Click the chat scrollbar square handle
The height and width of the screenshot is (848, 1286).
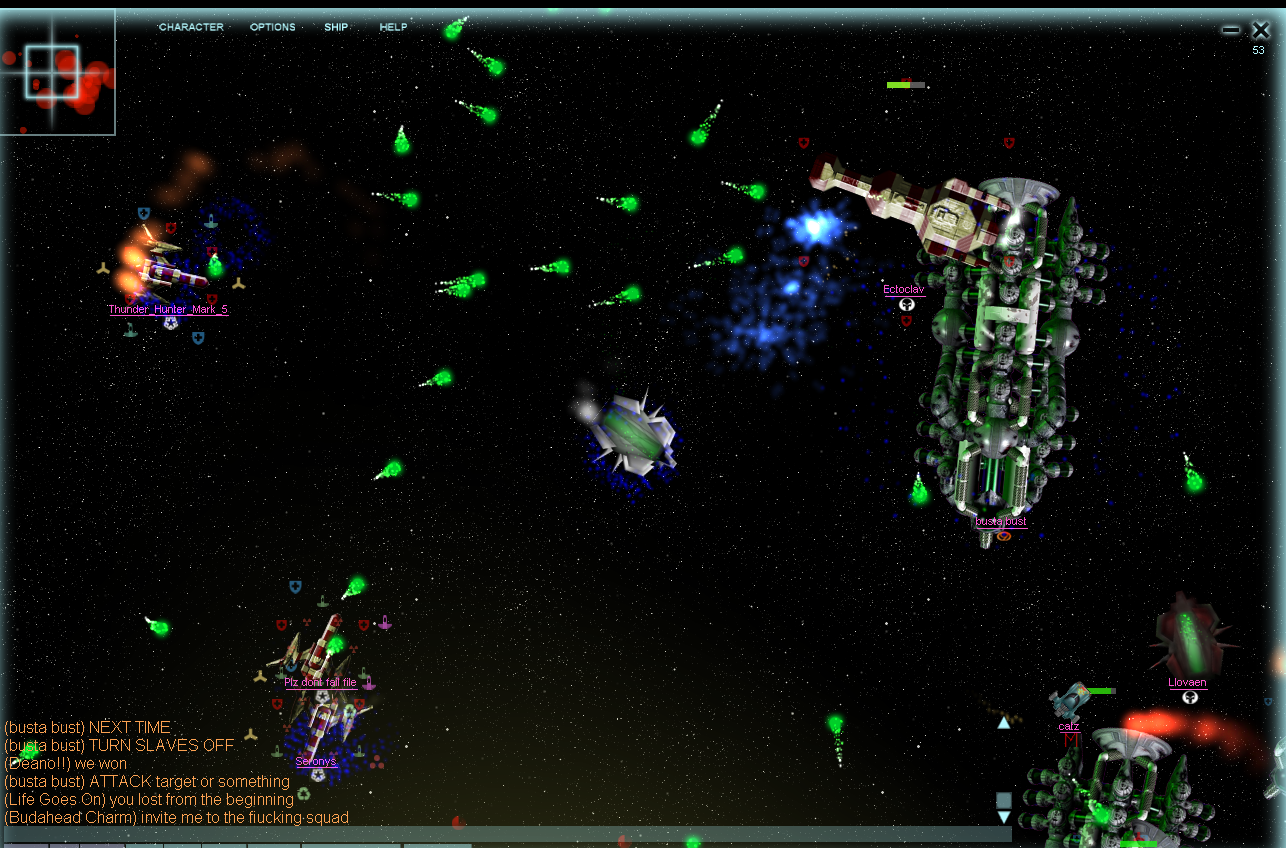1004,800
